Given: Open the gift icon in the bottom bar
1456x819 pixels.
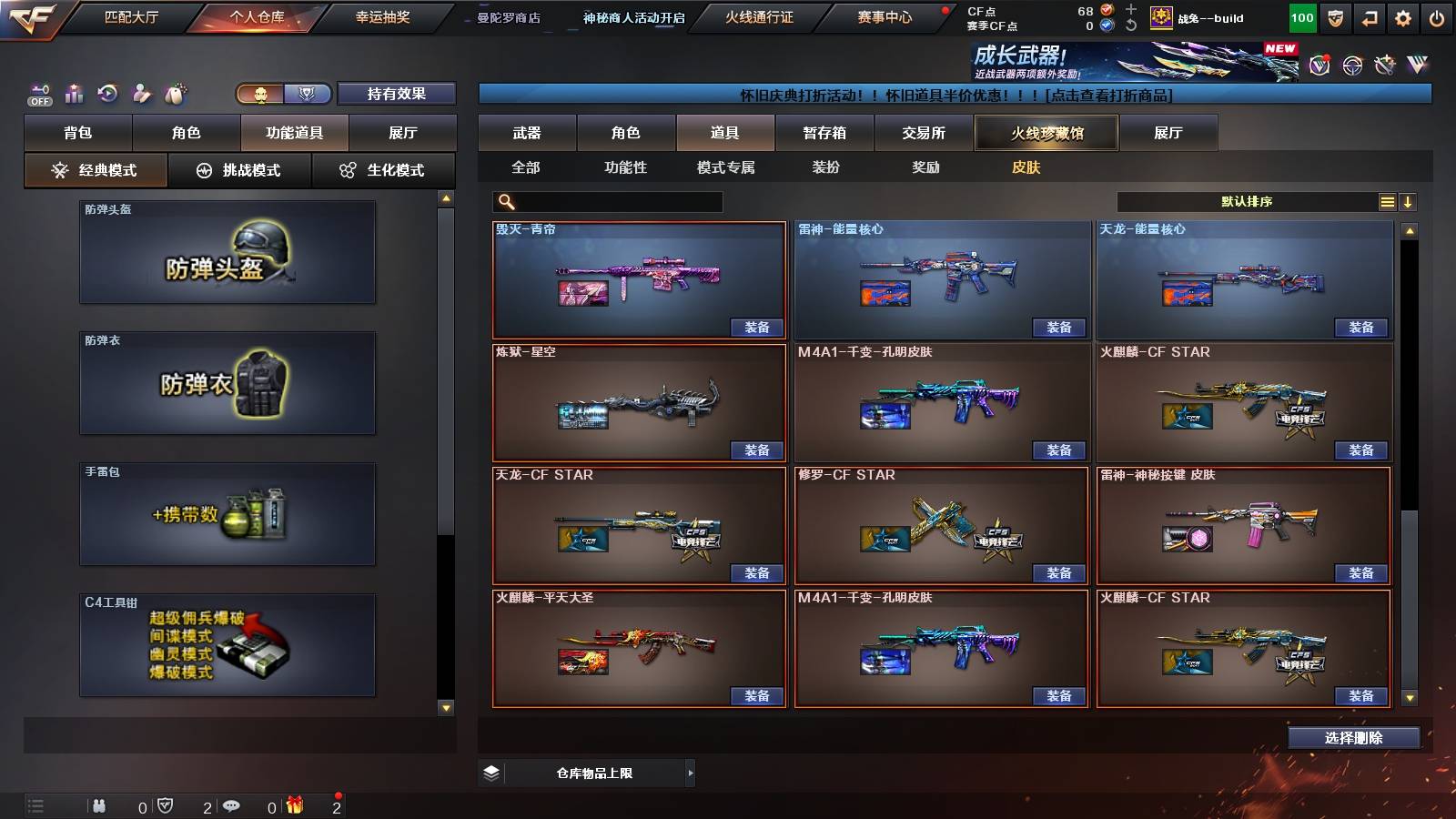Looking at the screenshot, I should (293, 805).
